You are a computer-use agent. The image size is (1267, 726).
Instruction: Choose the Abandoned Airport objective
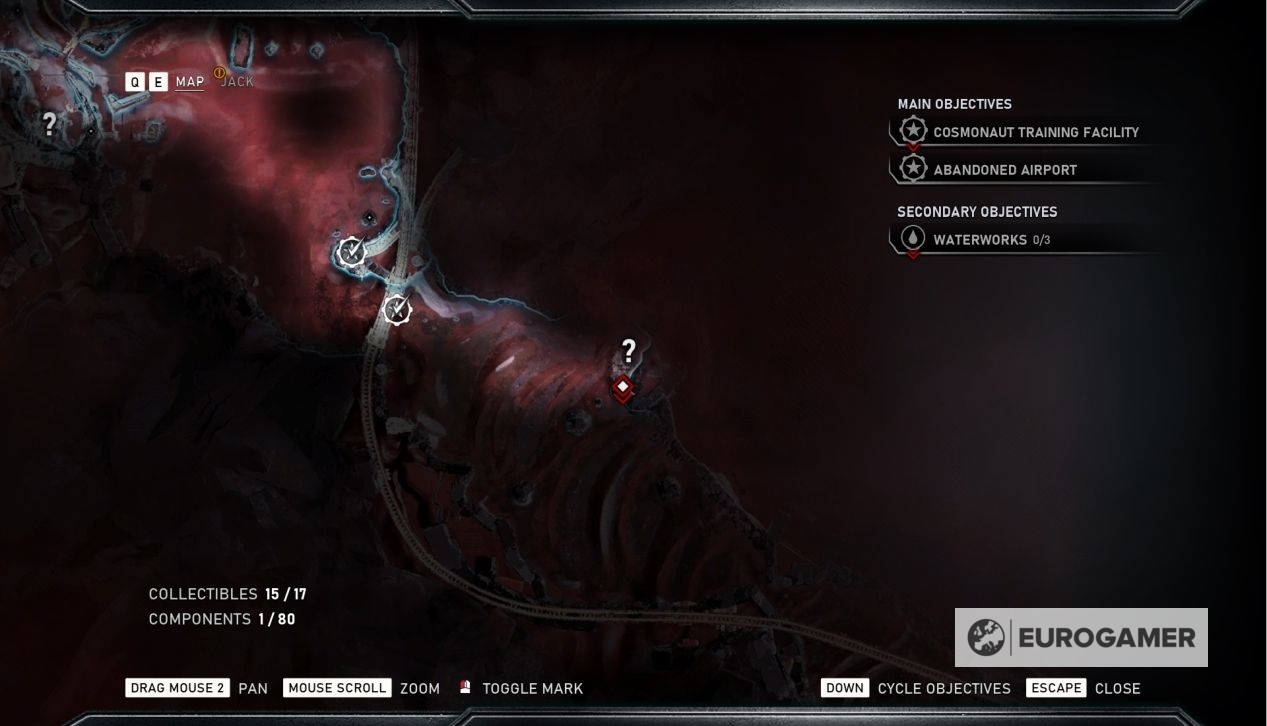(1004, 170)
